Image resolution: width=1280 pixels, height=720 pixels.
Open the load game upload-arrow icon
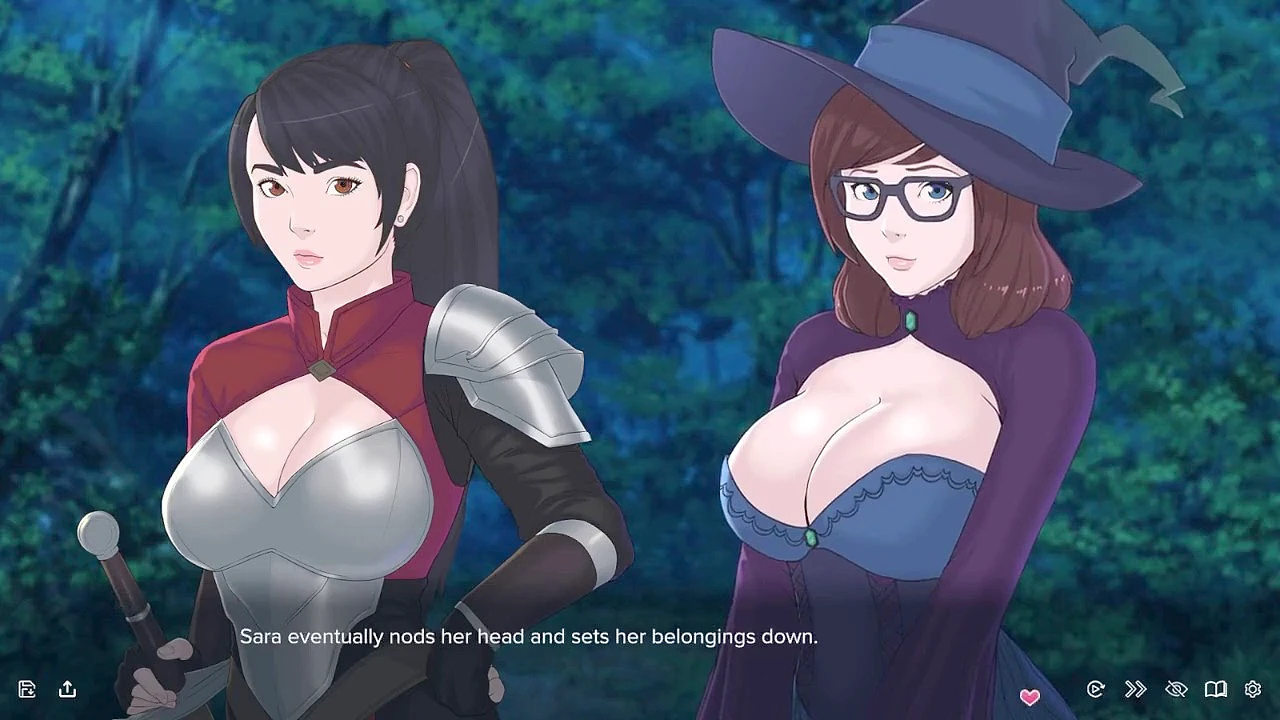click(x=67, y=689)
